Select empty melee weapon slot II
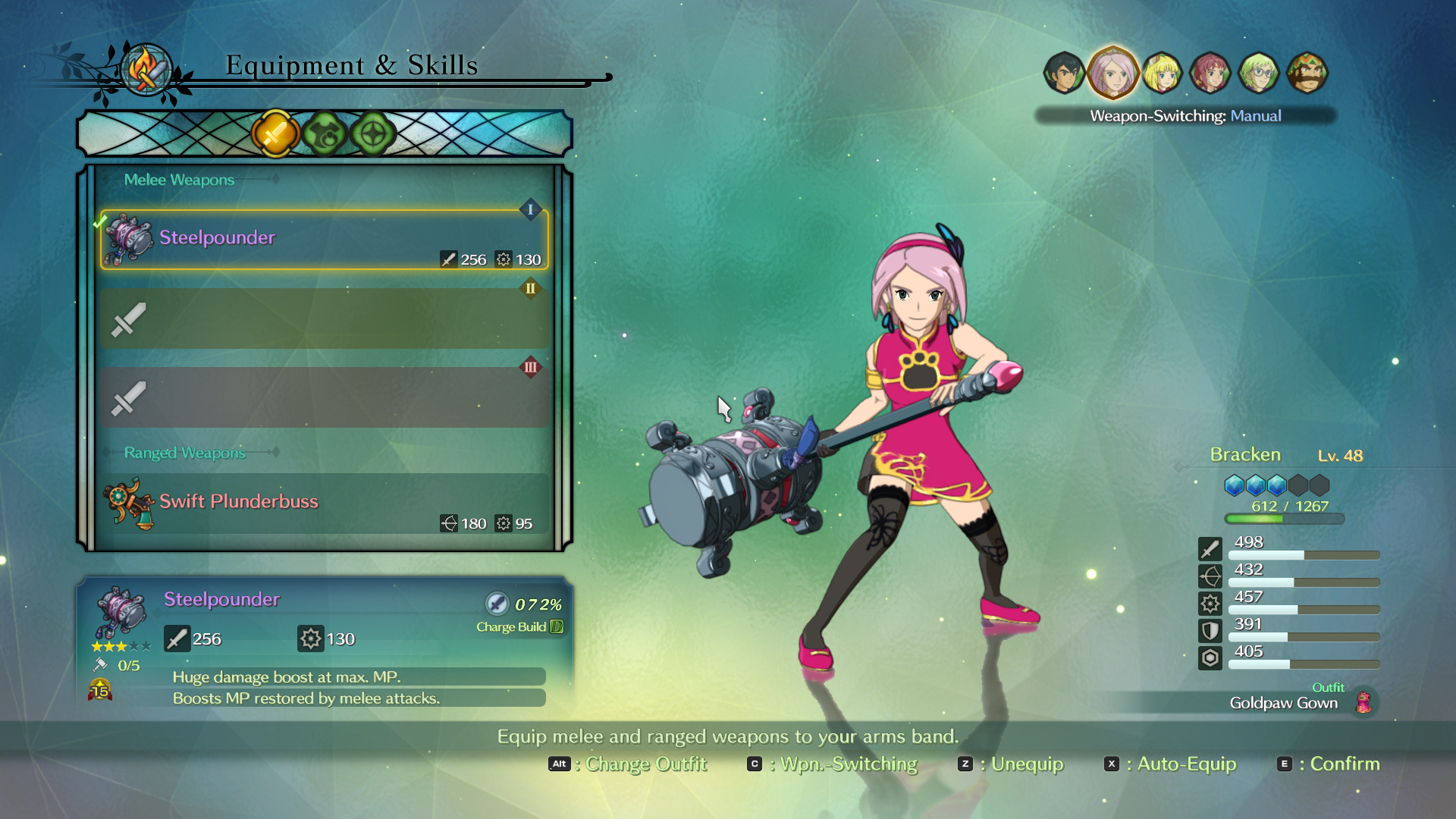Screen dimensions: 1456x819 [x=324, y=318]
